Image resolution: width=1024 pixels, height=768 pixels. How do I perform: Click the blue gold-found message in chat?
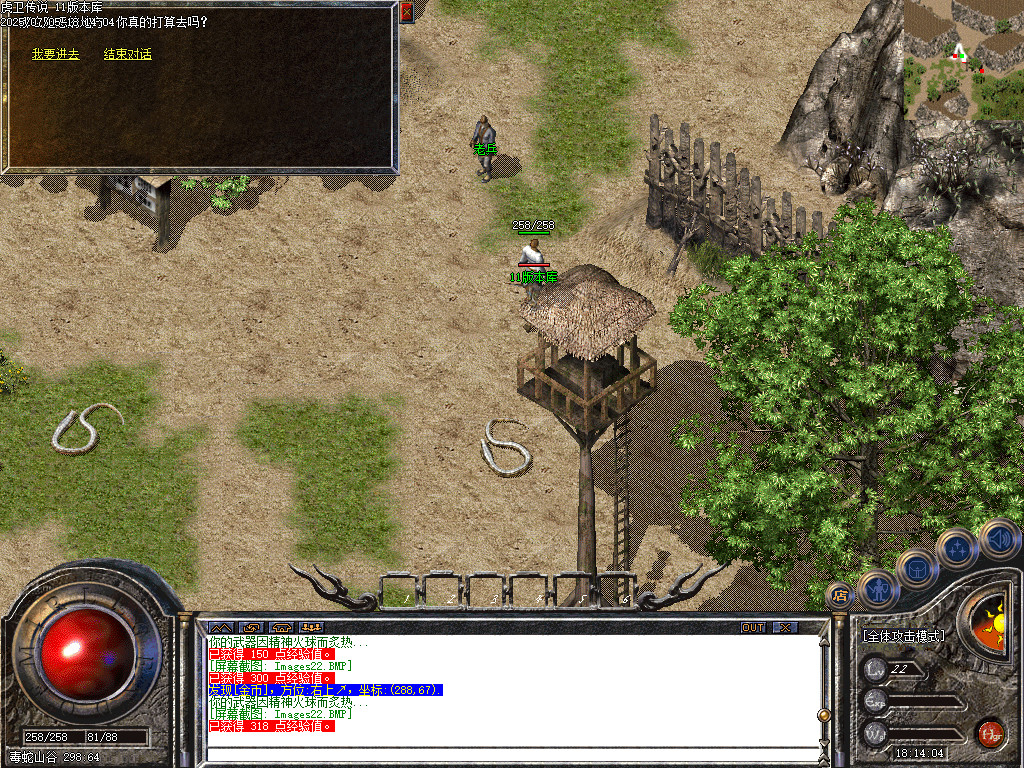pyautogui.click(x=325, y=690)
